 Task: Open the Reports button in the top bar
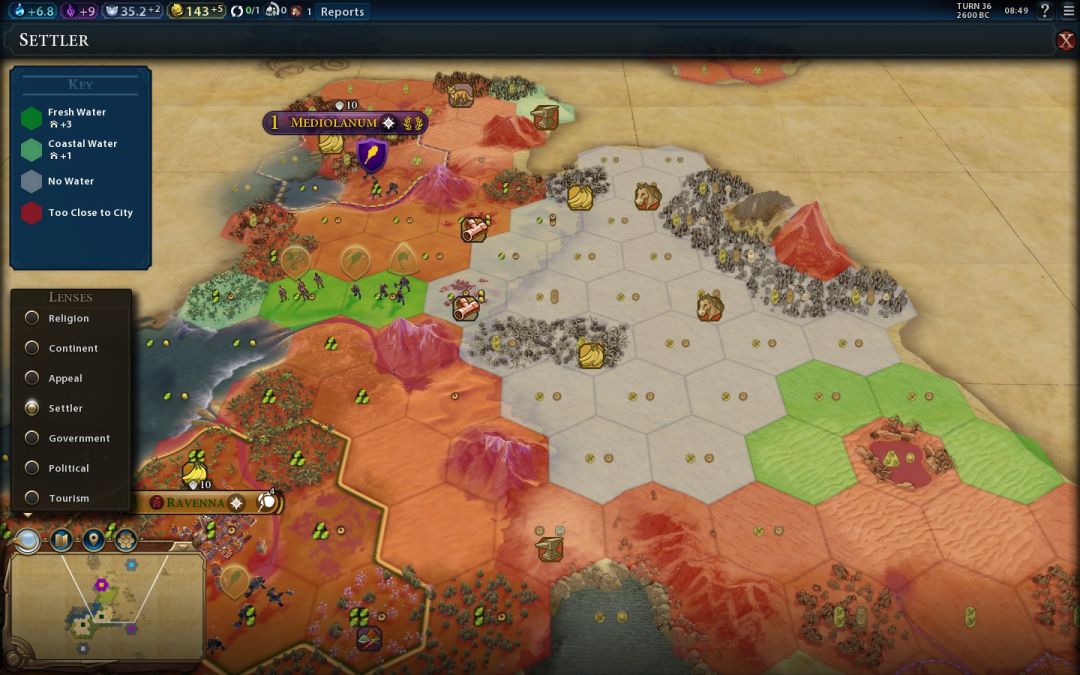tap(342, 12)
